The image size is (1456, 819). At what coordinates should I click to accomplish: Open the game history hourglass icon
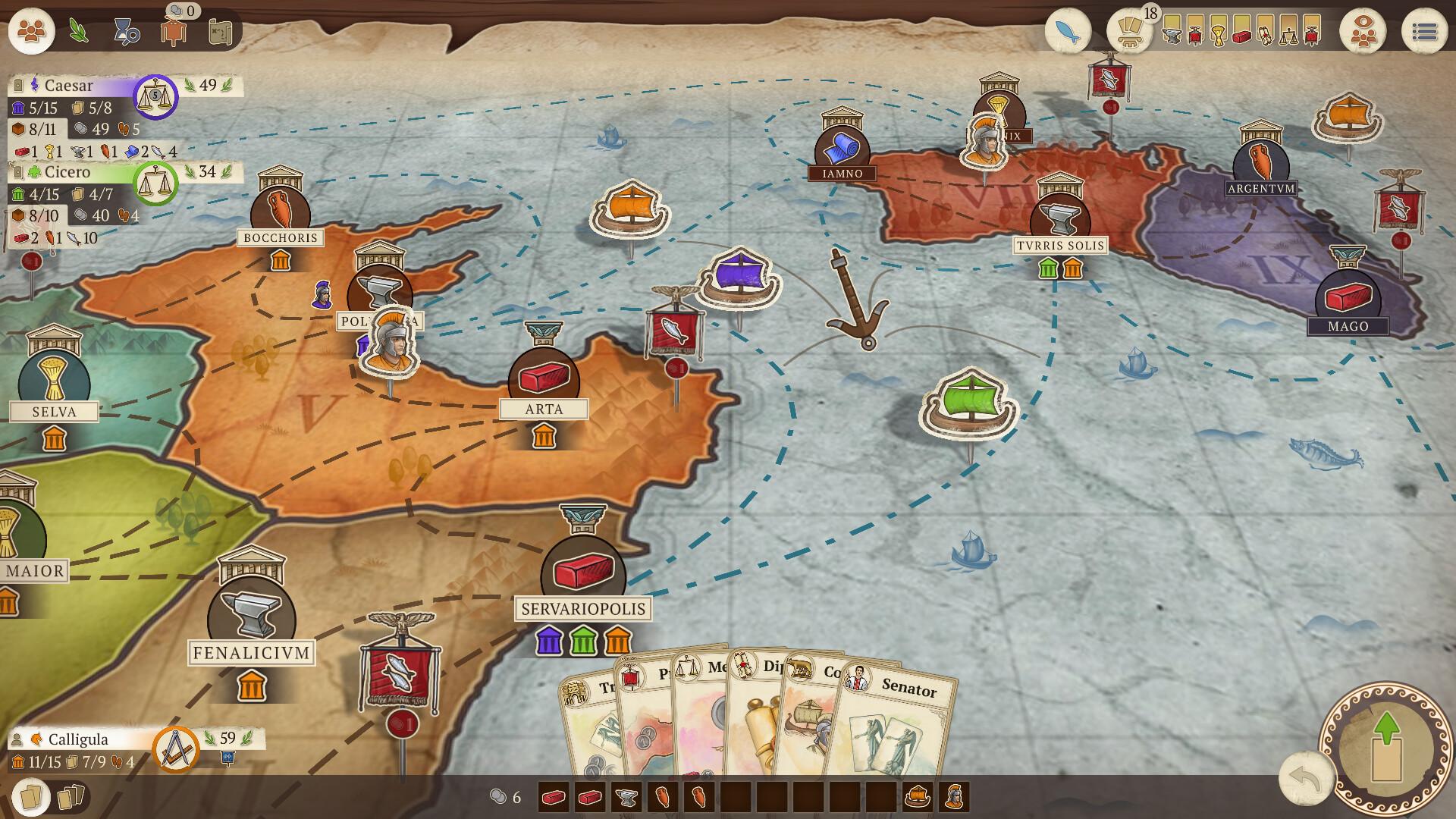pos(126,30)
